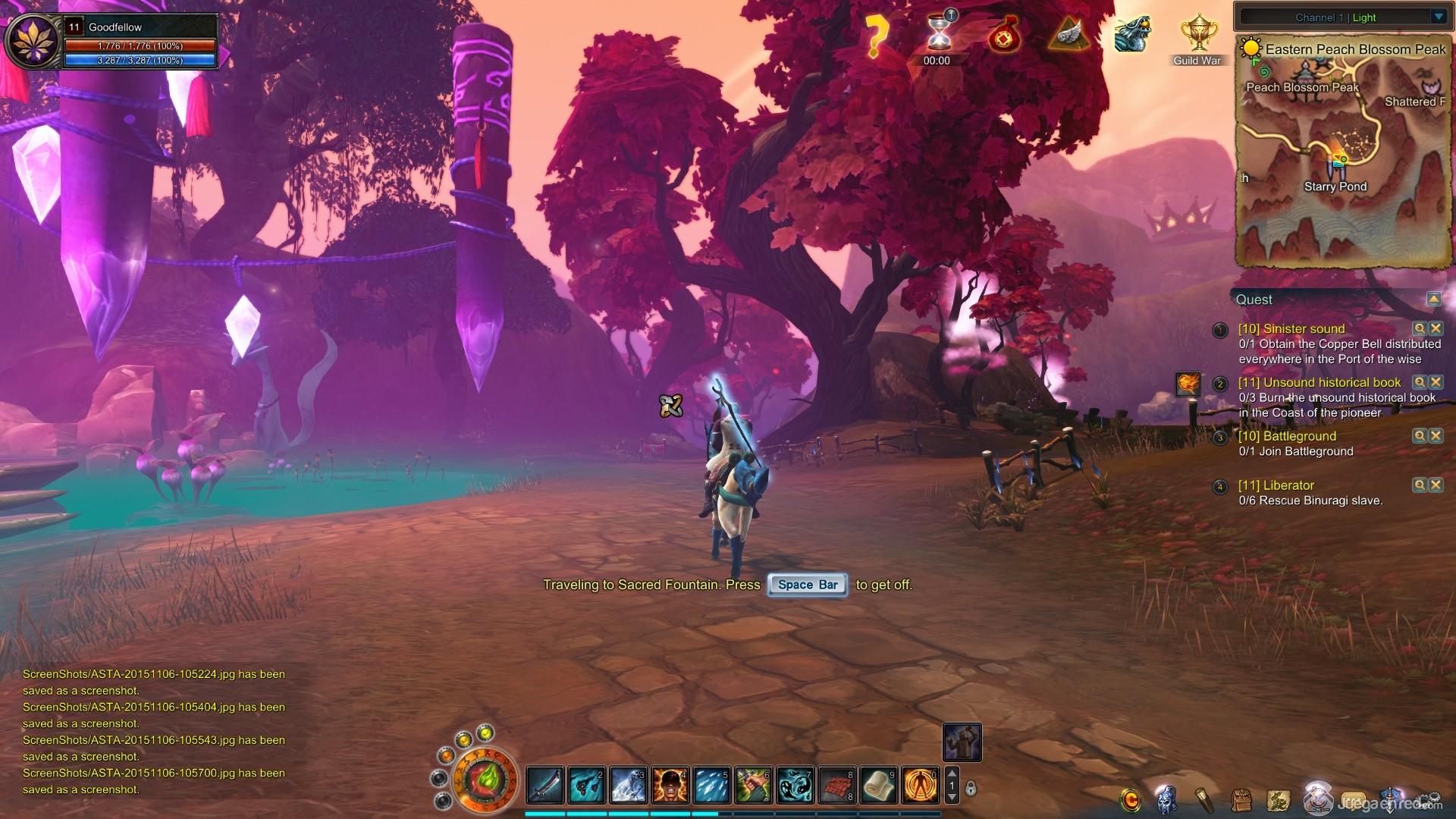Open the red coin pouch icon

[1003, 35]
